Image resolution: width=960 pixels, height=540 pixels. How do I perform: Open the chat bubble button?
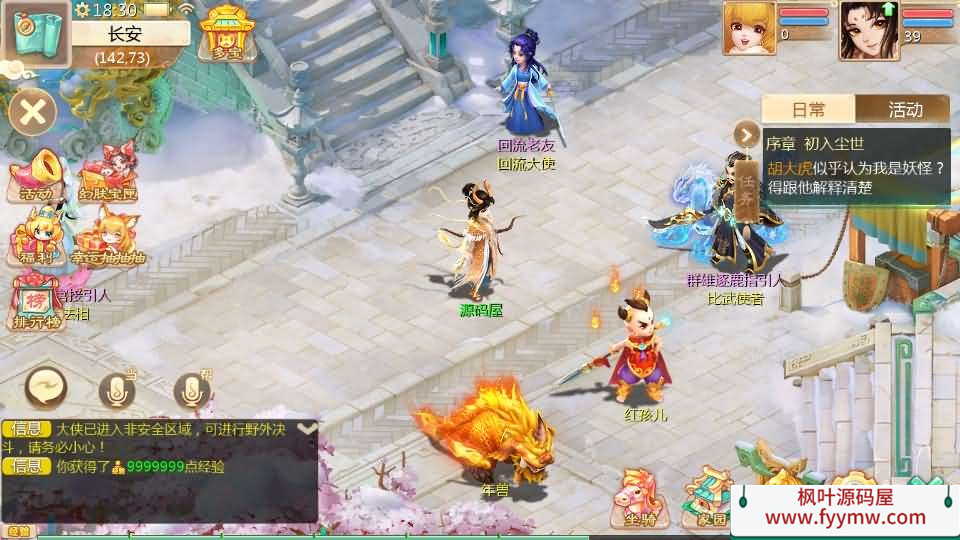pyautogui.click(x=46, y=387)
